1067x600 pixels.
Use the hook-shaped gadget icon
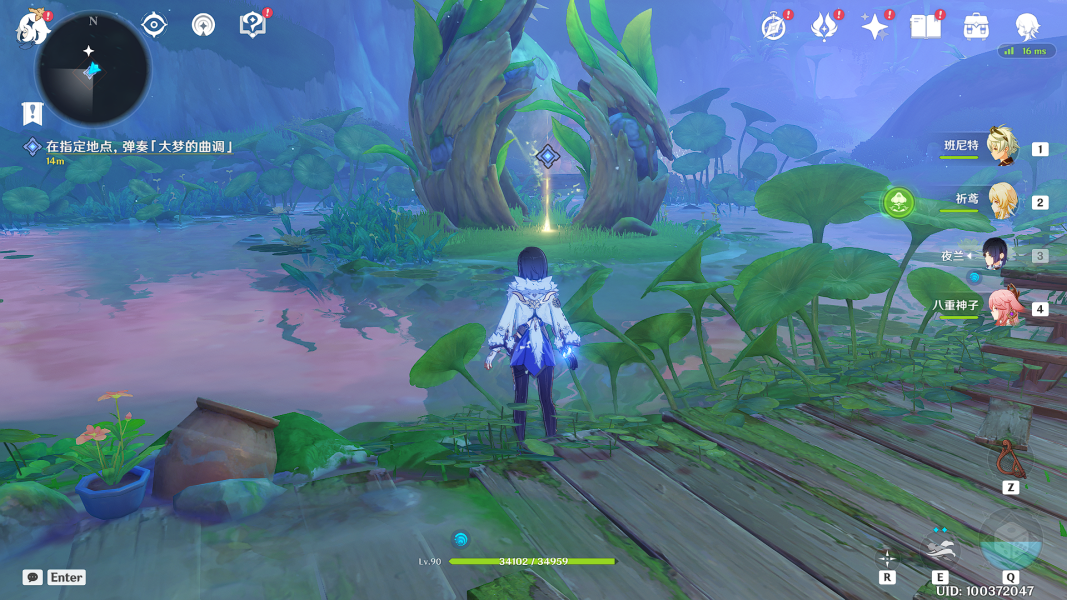1010,459
